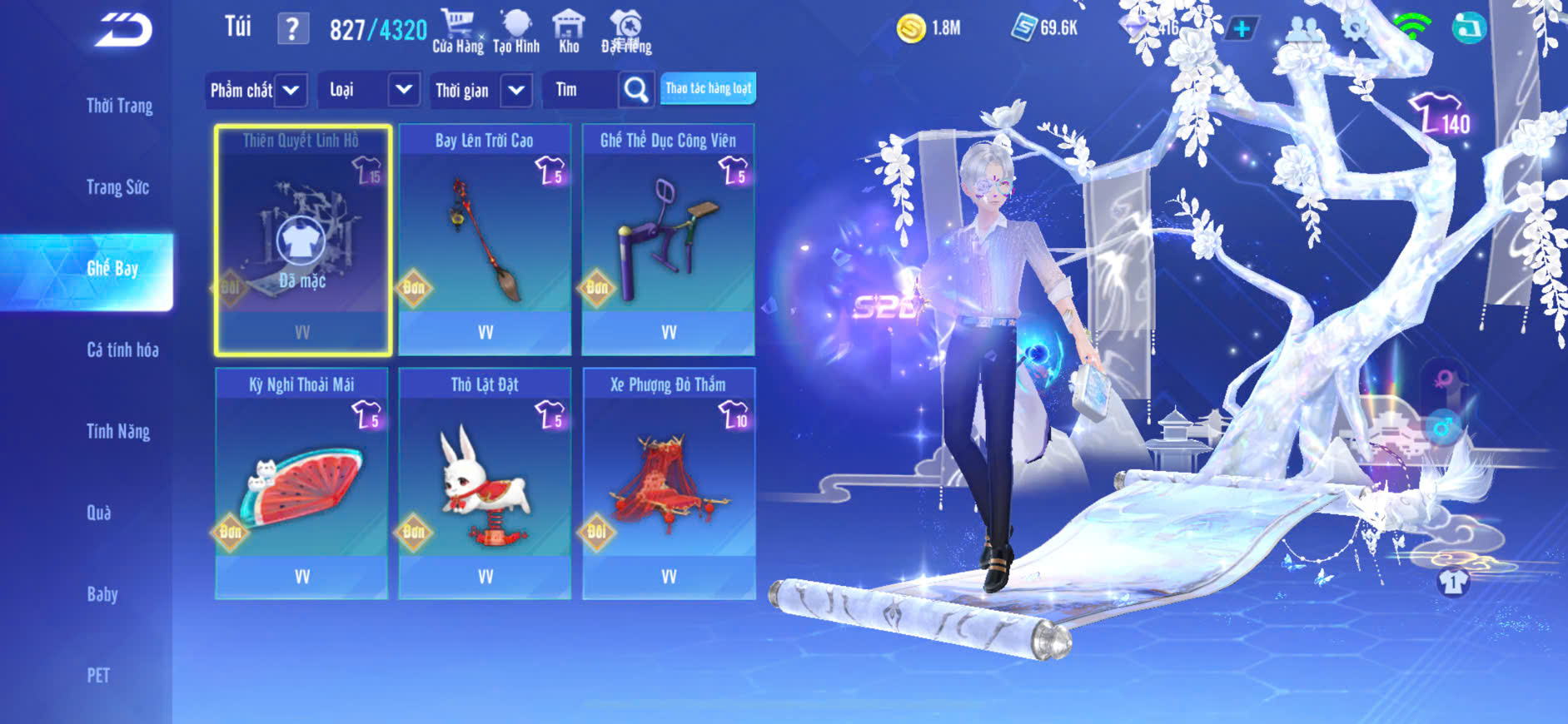Select the Bay Lên Trời Cao broom item
The height and width of the screenshot is (724, 1568).
(485, 240)
